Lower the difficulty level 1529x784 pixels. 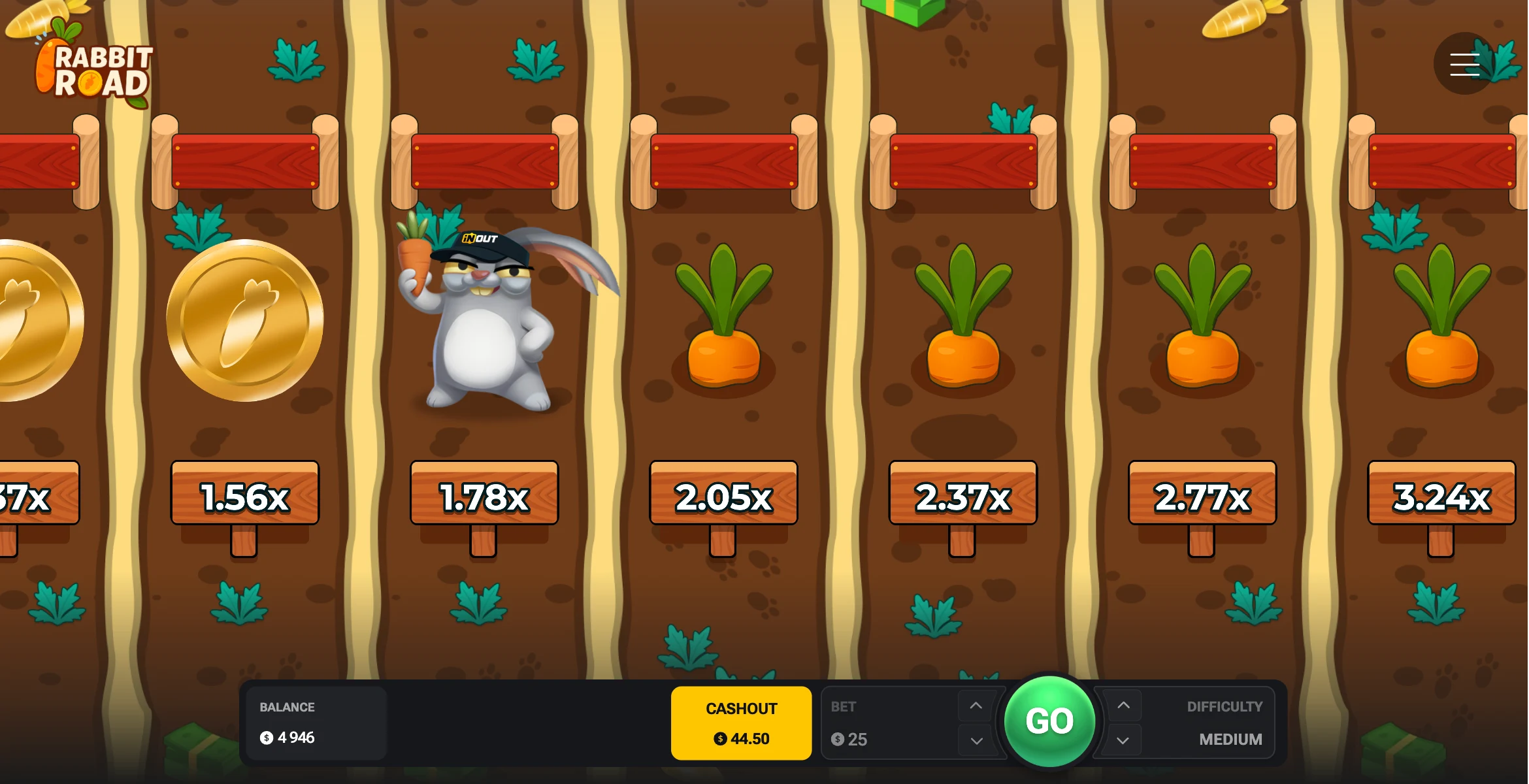[x=1123, y=741]
